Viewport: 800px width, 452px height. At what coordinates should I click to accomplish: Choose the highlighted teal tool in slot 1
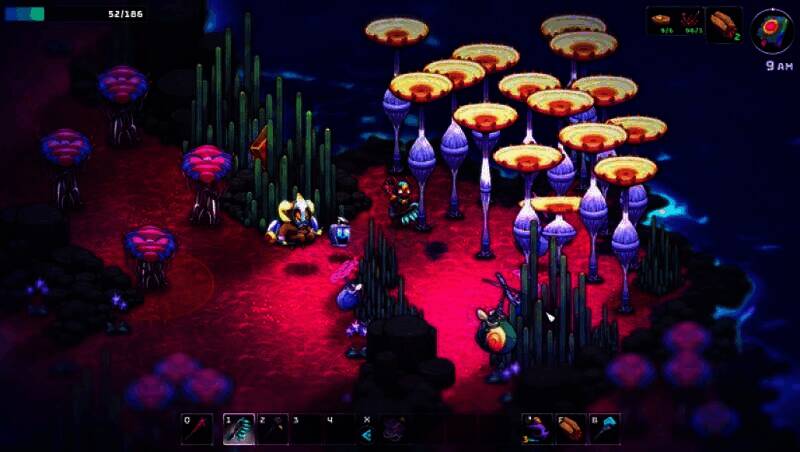point(239,429)
